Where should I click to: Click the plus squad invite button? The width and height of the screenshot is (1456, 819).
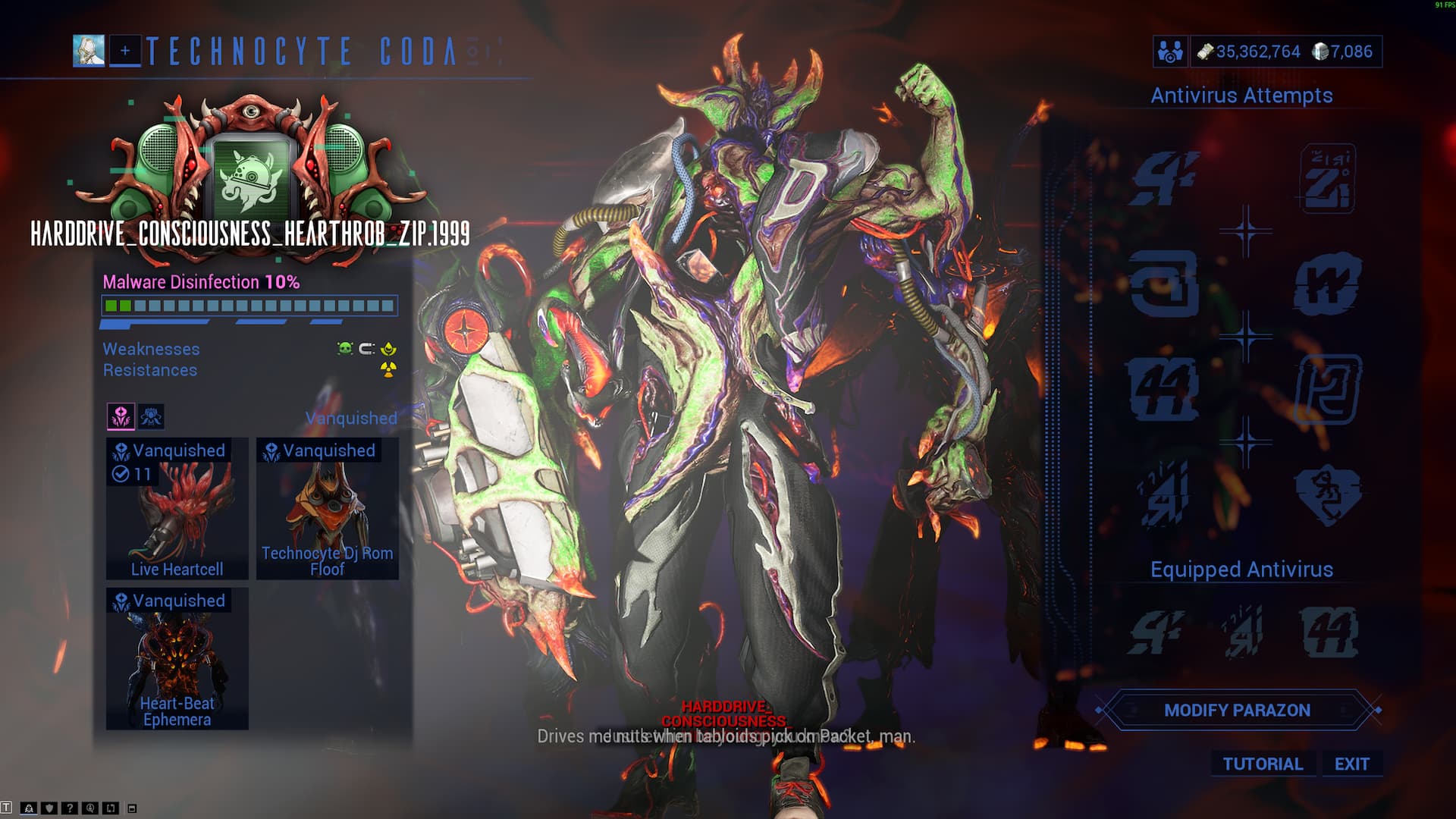(125, 51)
